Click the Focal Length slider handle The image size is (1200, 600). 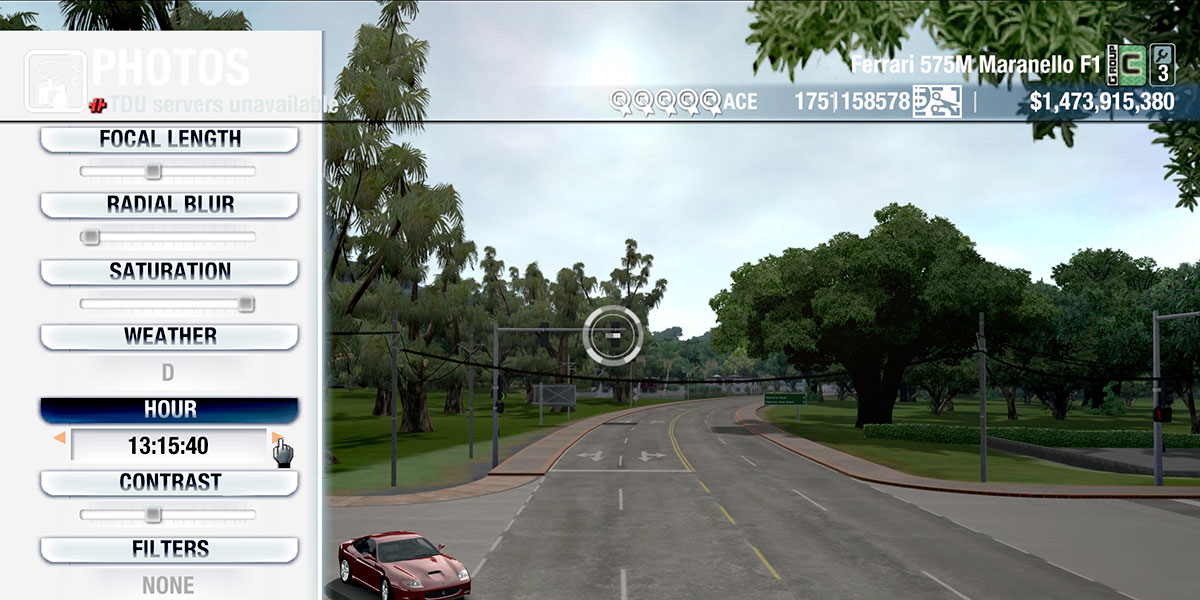pos(152,171)
